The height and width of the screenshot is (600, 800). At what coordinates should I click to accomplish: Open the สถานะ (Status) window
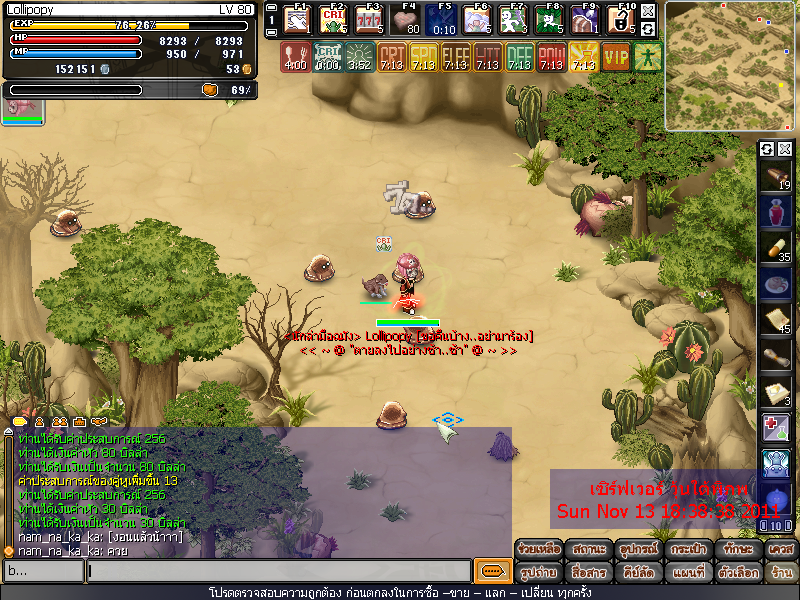pos(587,550)
